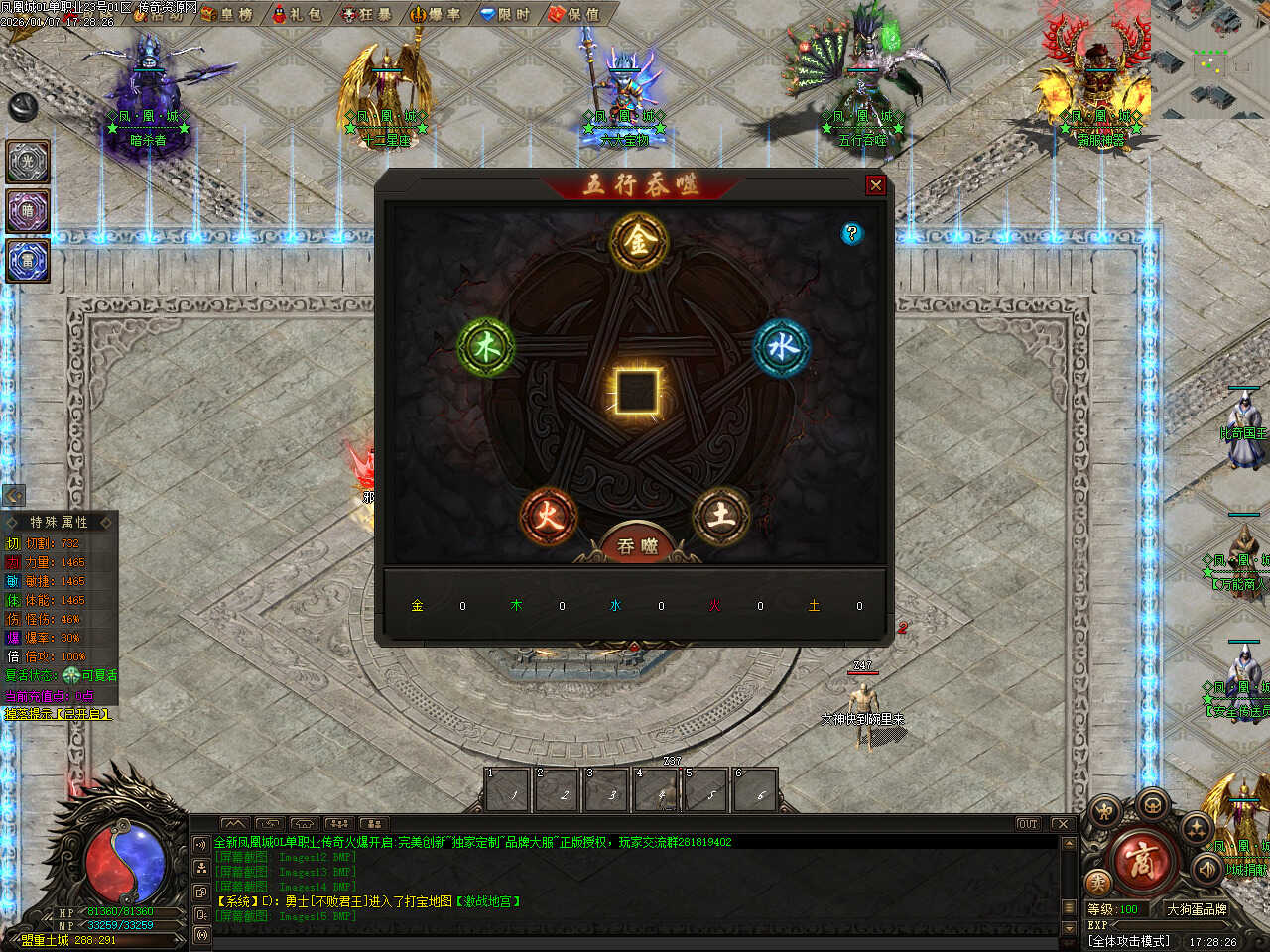Open the 保值 menu
This screenshot has width=1270, height=952.
pos(574,14)
